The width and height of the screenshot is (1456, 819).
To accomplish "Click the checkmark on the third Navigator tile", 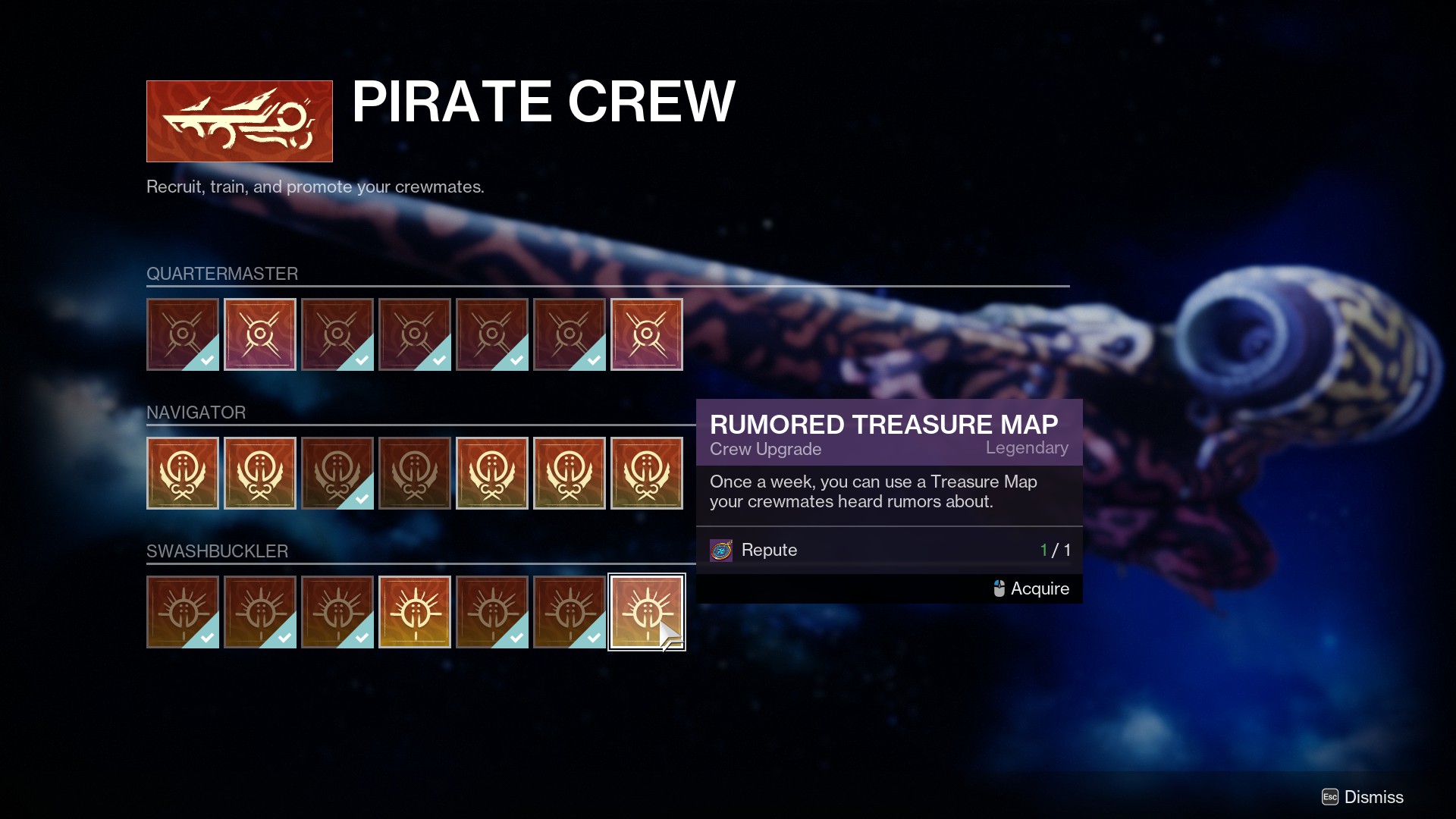I will point(361,498).
